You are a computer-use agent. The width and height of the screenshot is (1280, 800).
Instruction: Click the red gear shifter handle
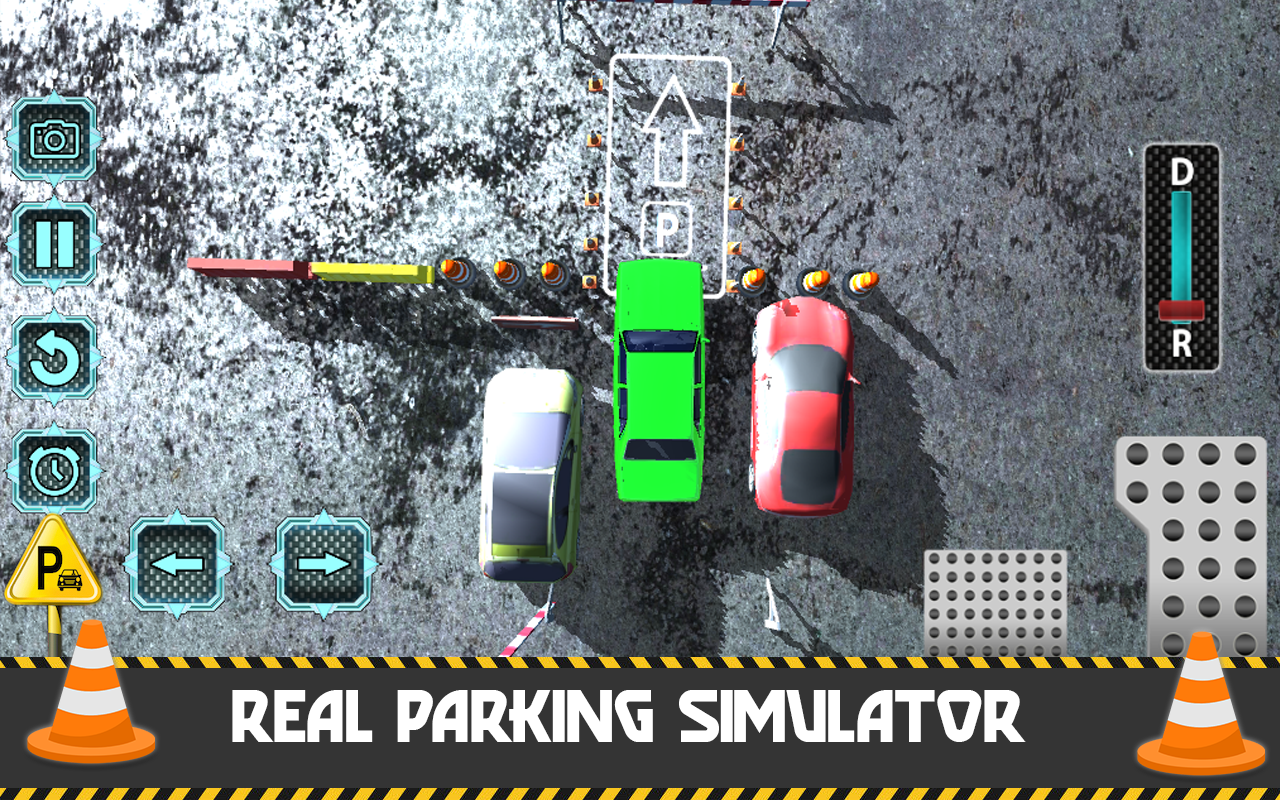point(1184,308)
